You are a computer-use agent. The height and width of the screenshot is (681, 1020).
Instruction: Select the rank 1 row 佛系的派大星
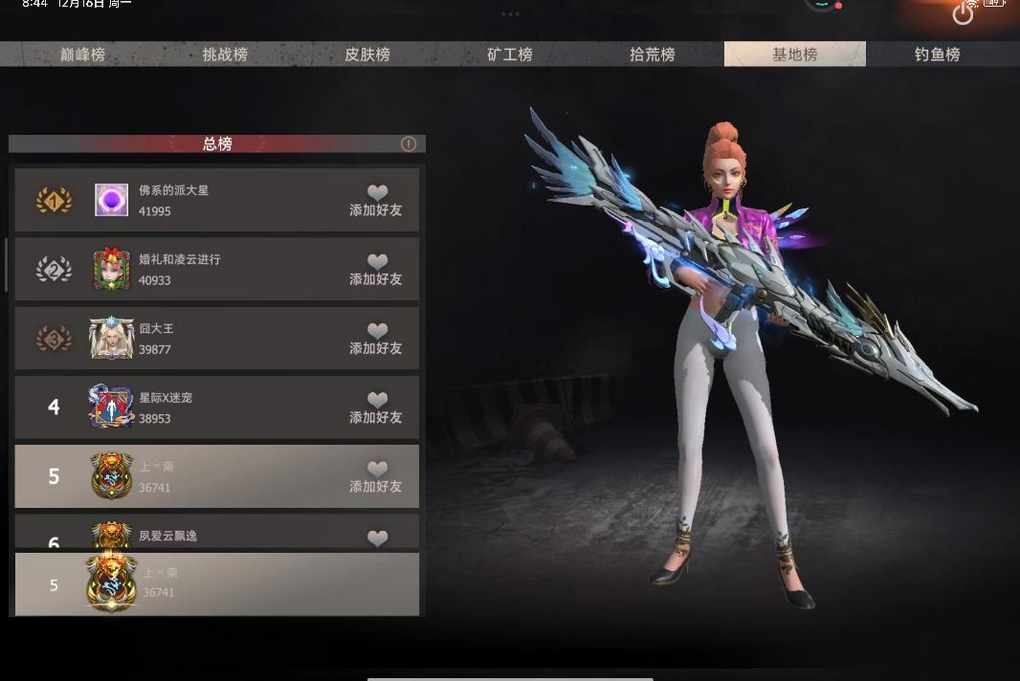pos(240,200)
